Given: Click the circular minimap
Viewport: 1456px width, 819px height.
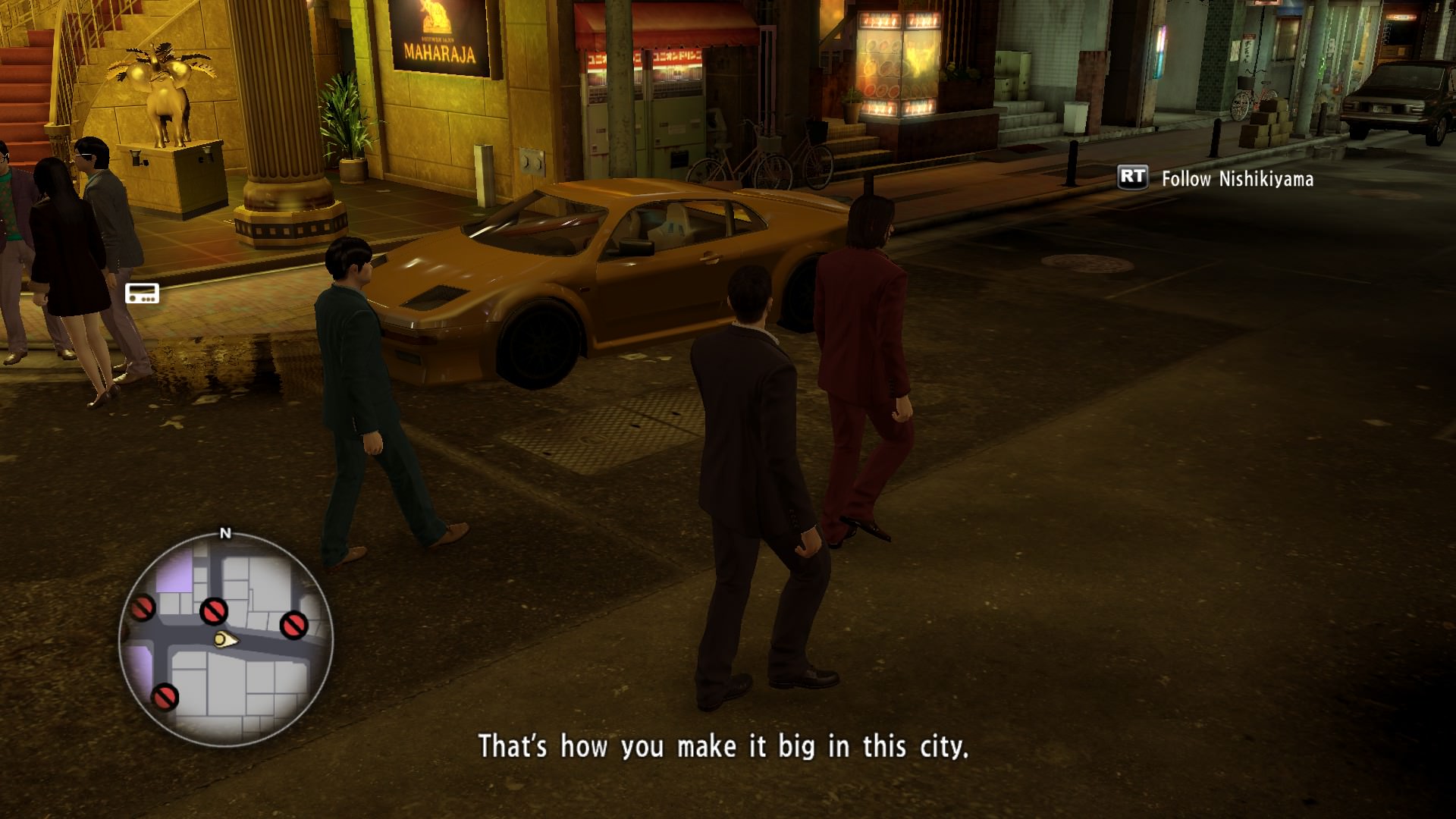Looking at the screenshot, I should coord(226,639).
